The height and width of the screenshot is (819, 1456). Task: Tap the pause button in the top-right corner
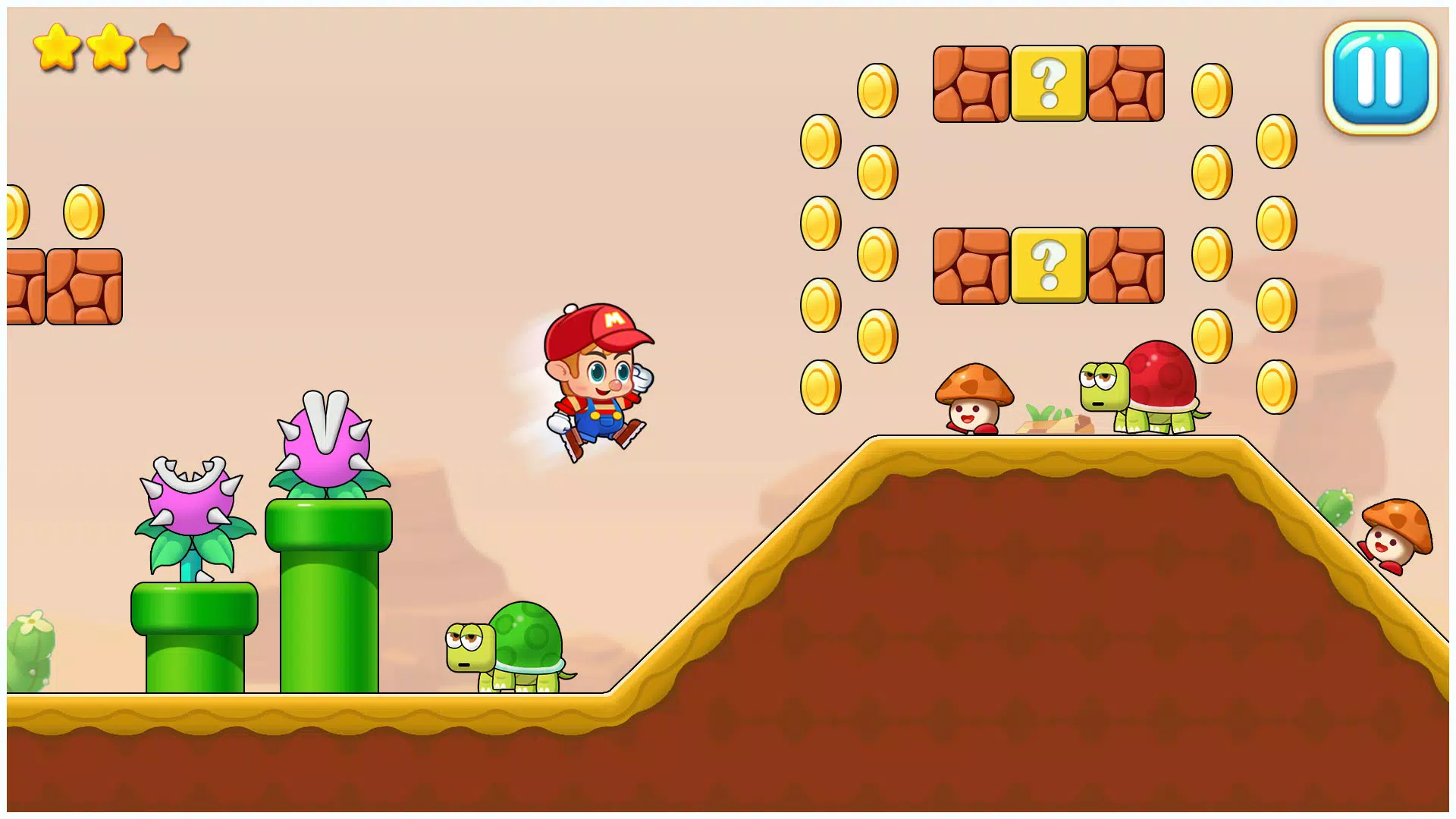(x=1379, y=79)
